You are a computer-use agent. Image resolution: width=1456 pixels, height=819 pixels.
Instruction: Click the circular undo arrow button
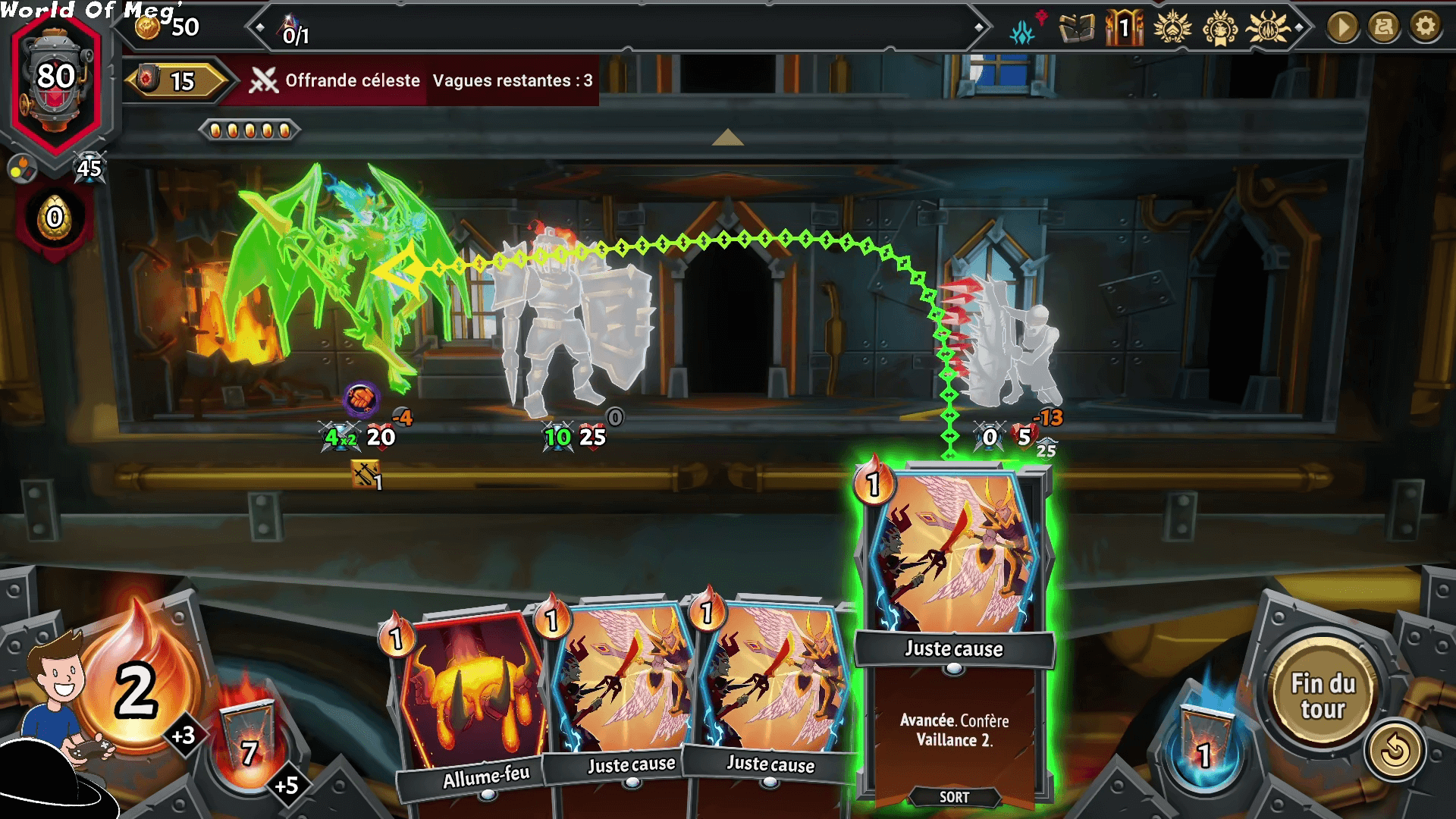pyautogui.click(x=1394, y=751)
